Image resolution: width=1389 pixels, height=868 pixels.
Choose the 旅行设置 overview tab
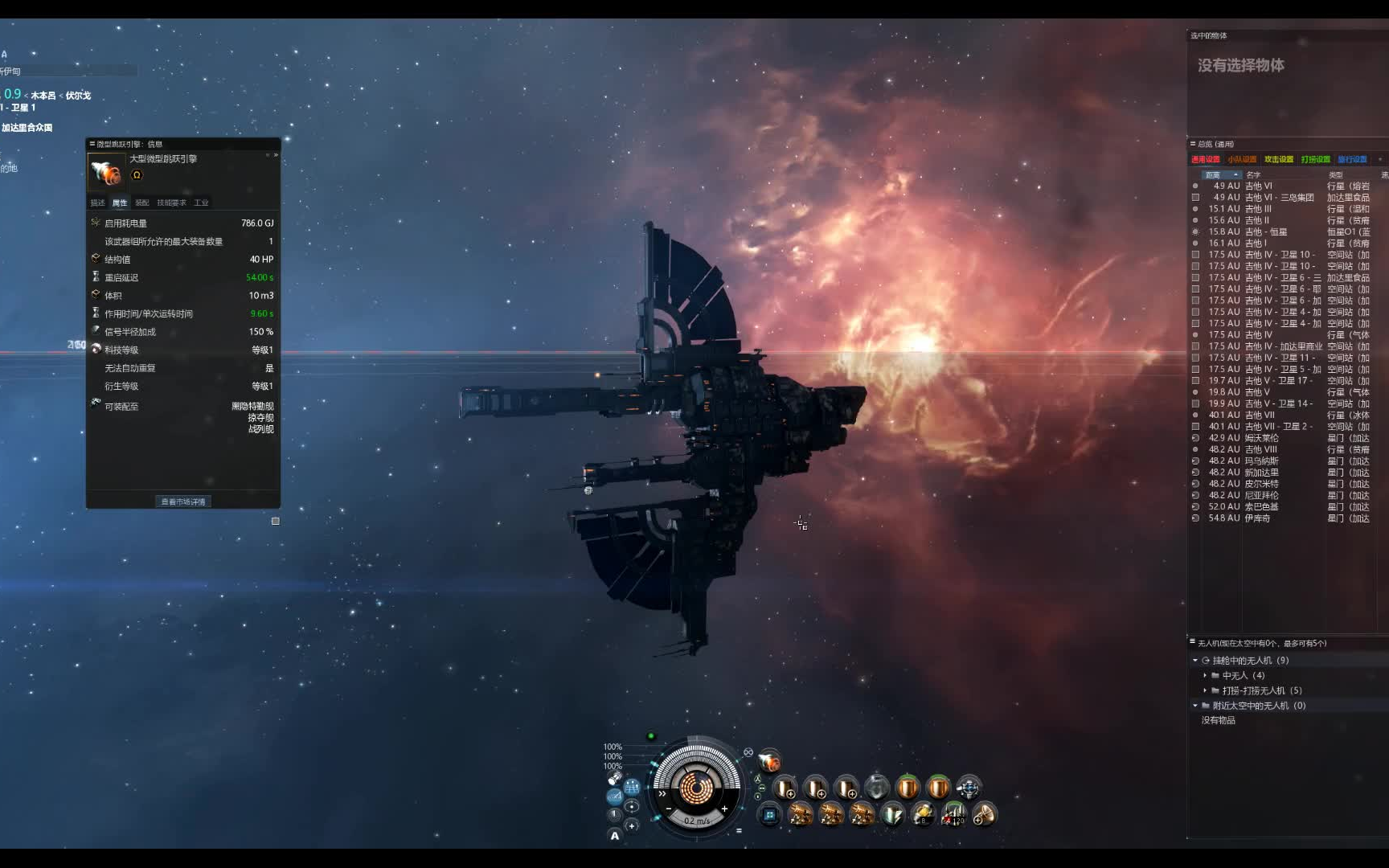(x=1352, y=159)
